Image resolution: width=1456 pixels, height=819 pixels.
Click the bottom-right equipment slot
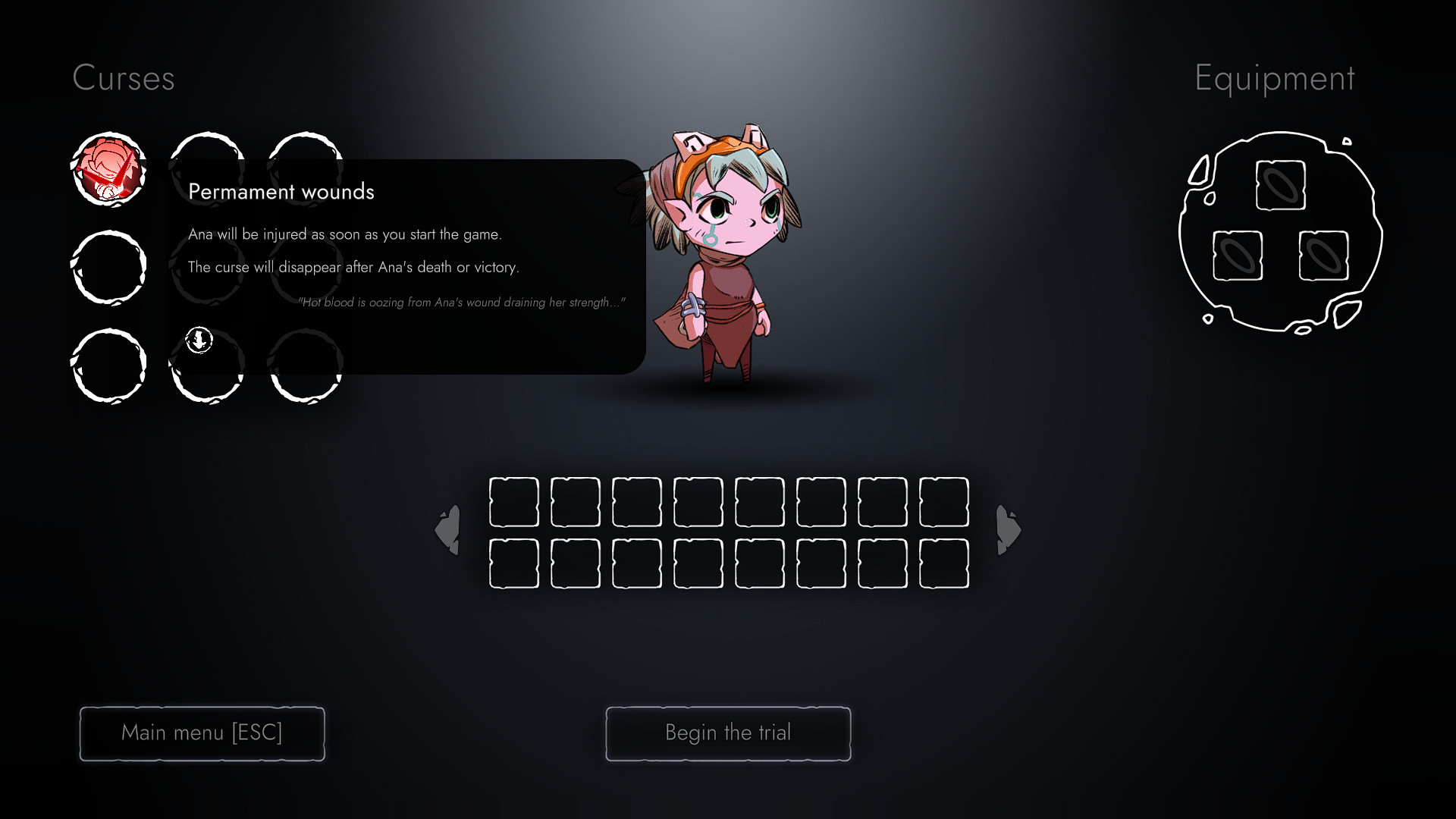click(1325, 256)
